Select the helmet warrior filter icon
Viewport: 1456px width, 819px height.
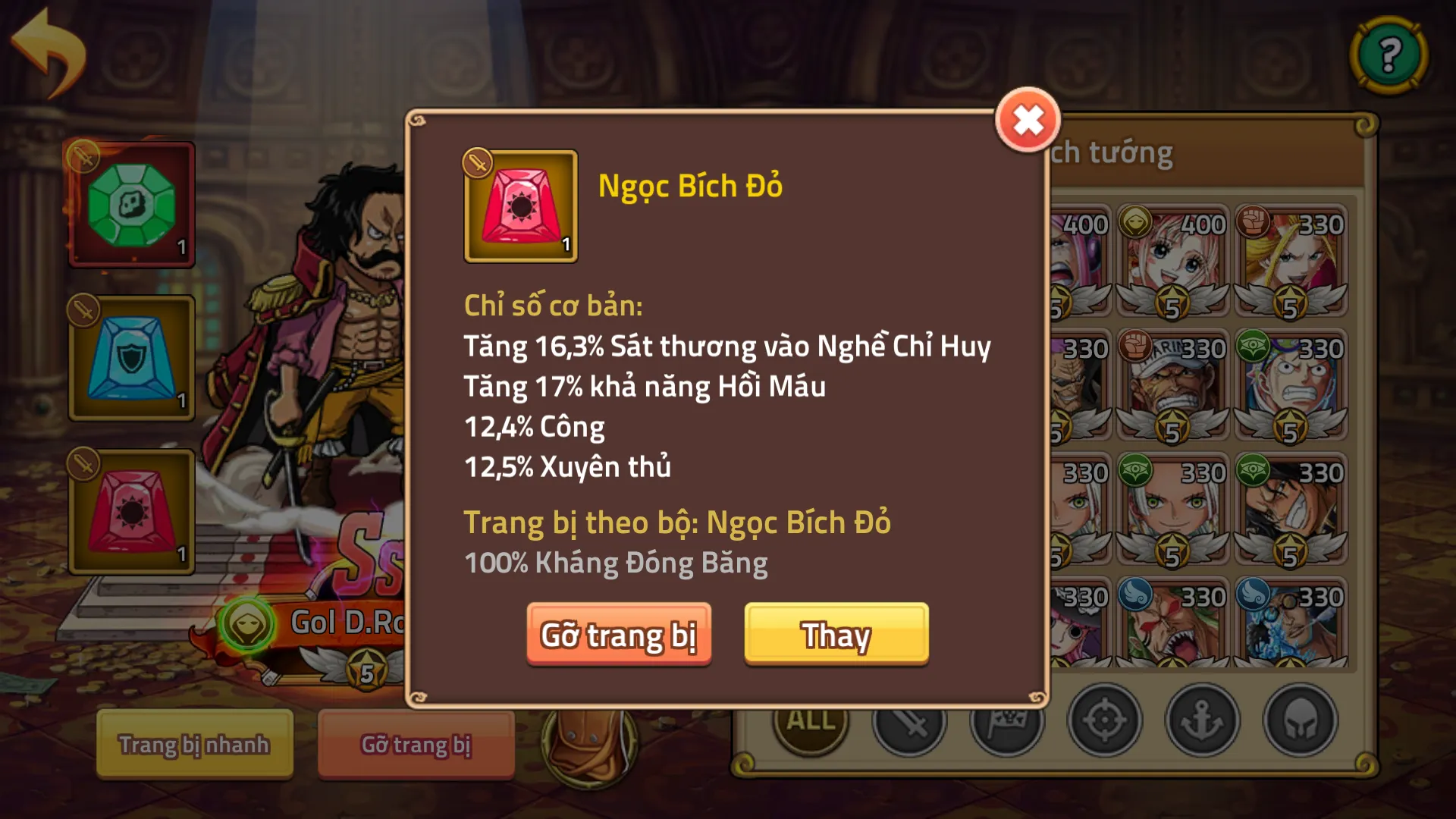[1300, 722]
